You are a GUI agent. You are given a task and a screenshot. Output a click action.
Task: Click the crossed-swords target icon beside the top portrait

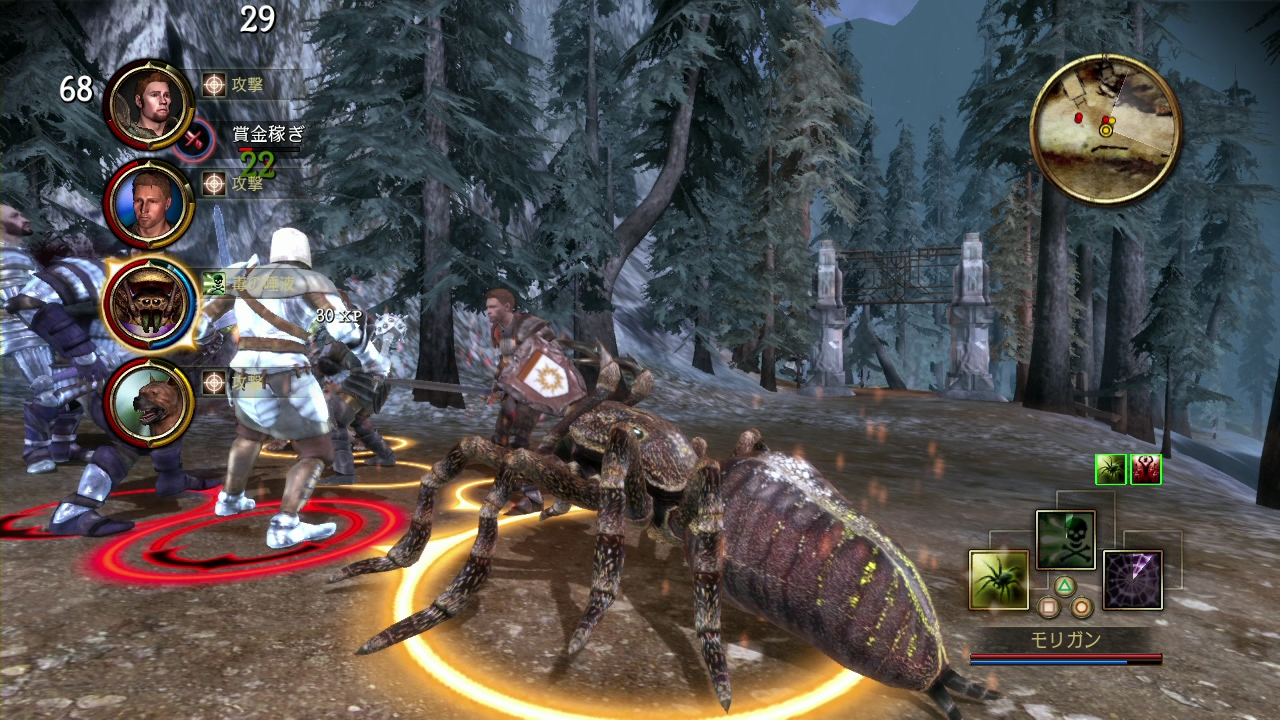click(198, 140)
